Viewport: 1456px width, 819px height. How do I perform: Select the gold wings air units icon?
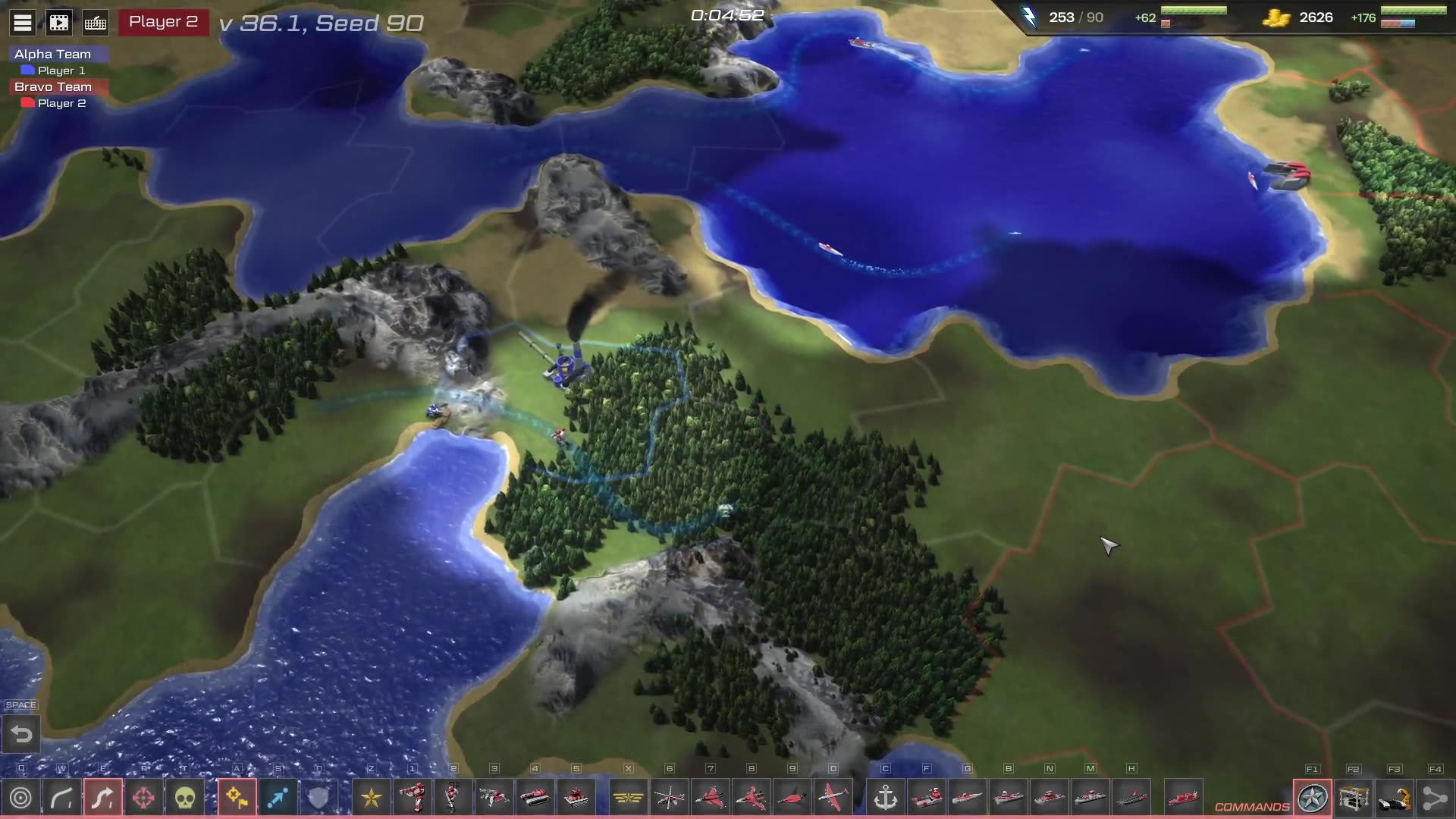629,798
